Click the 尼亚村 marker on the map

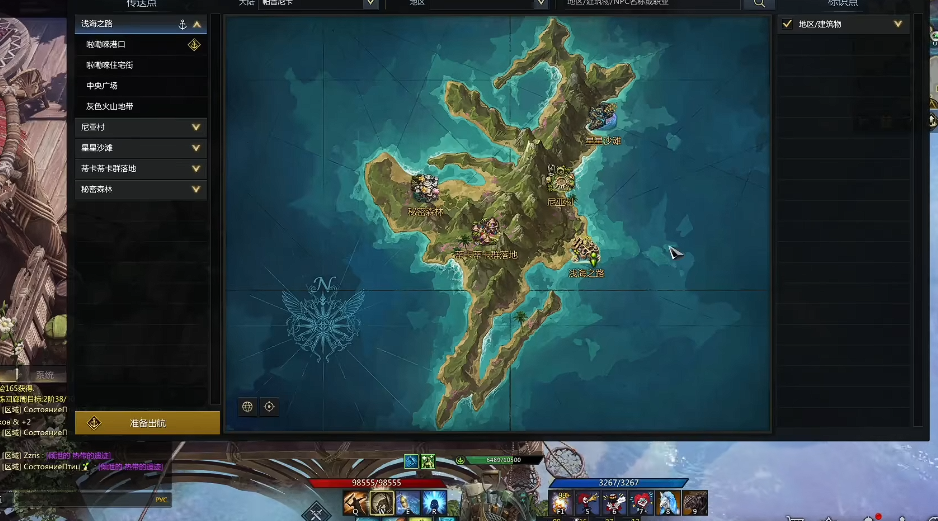coord(559,181)
